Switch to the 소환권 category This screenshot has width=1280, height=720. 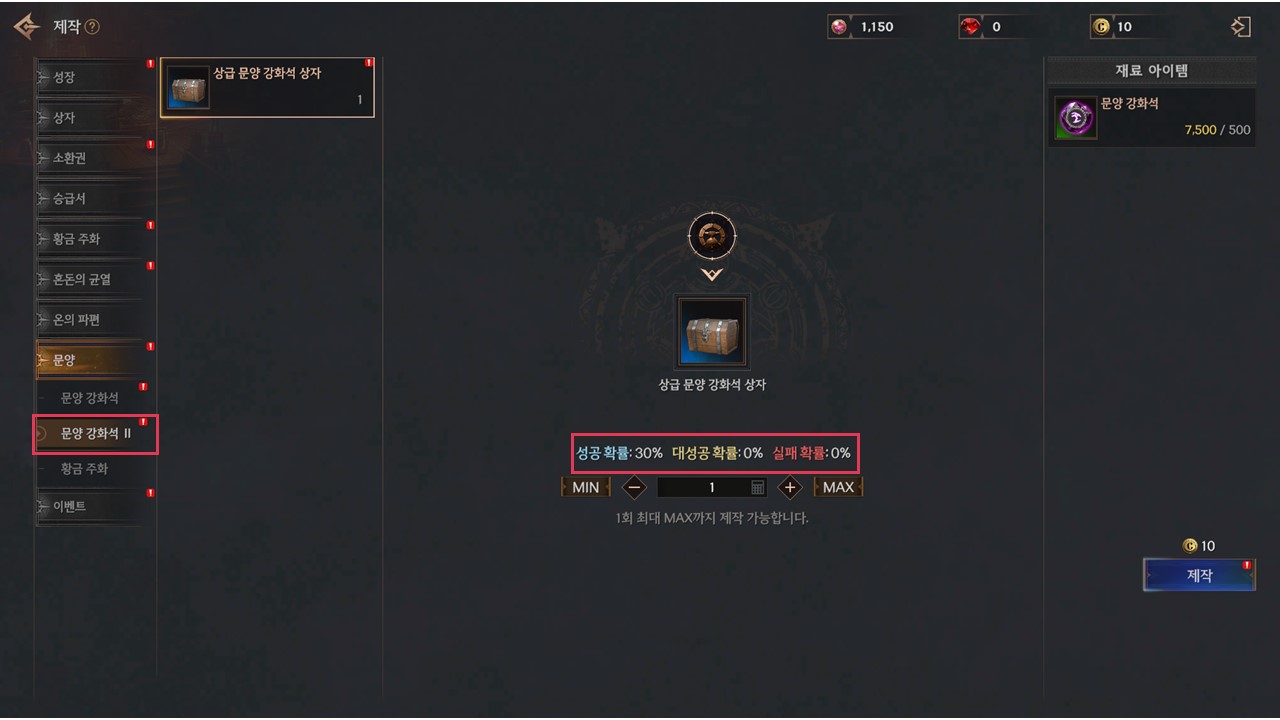[92, 158]
